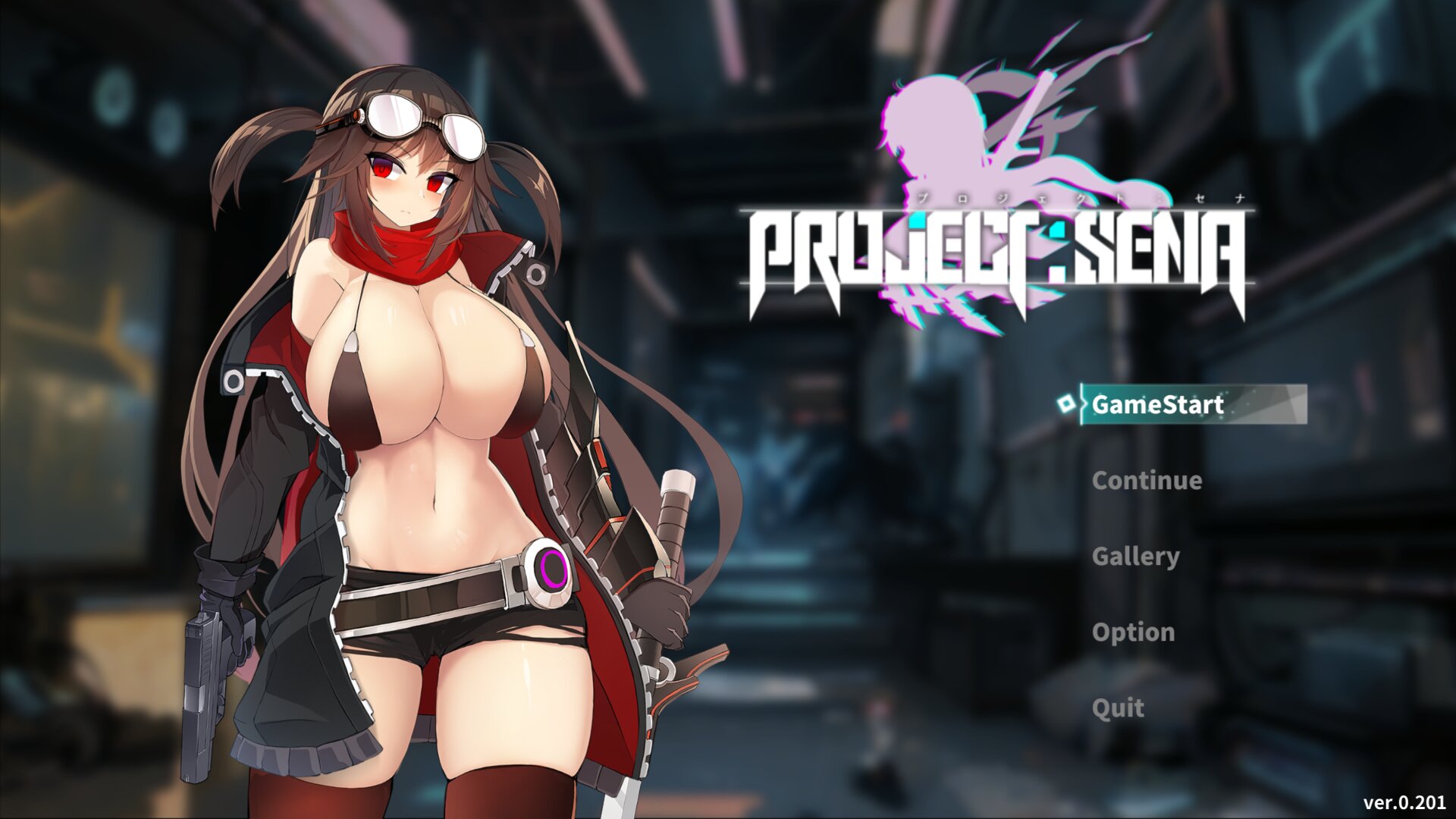Choose Continue to resume a save

click(1147, 480)
